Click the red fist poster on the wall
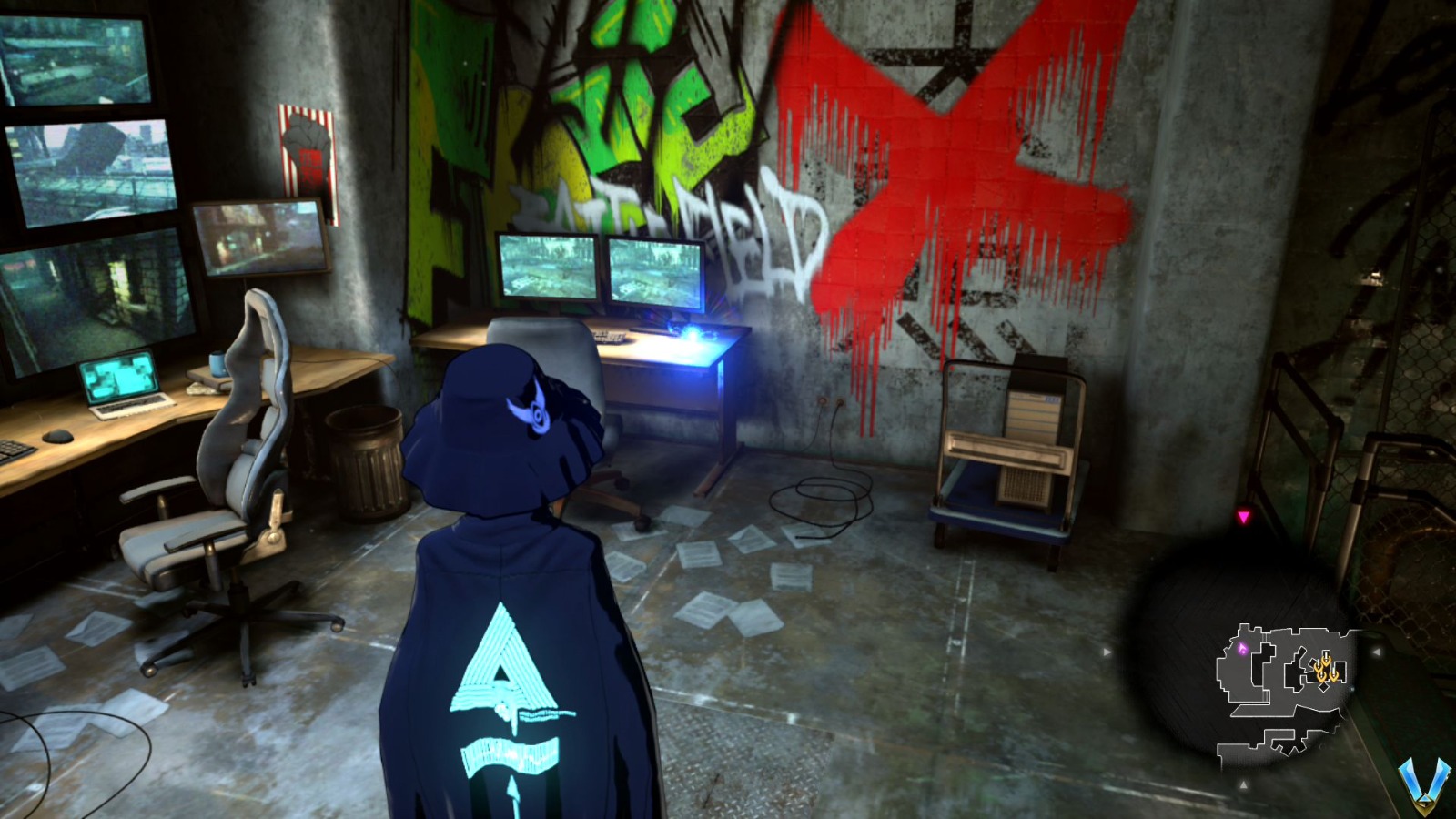The width and height of the screenshot is (1456, 819). 306,143
